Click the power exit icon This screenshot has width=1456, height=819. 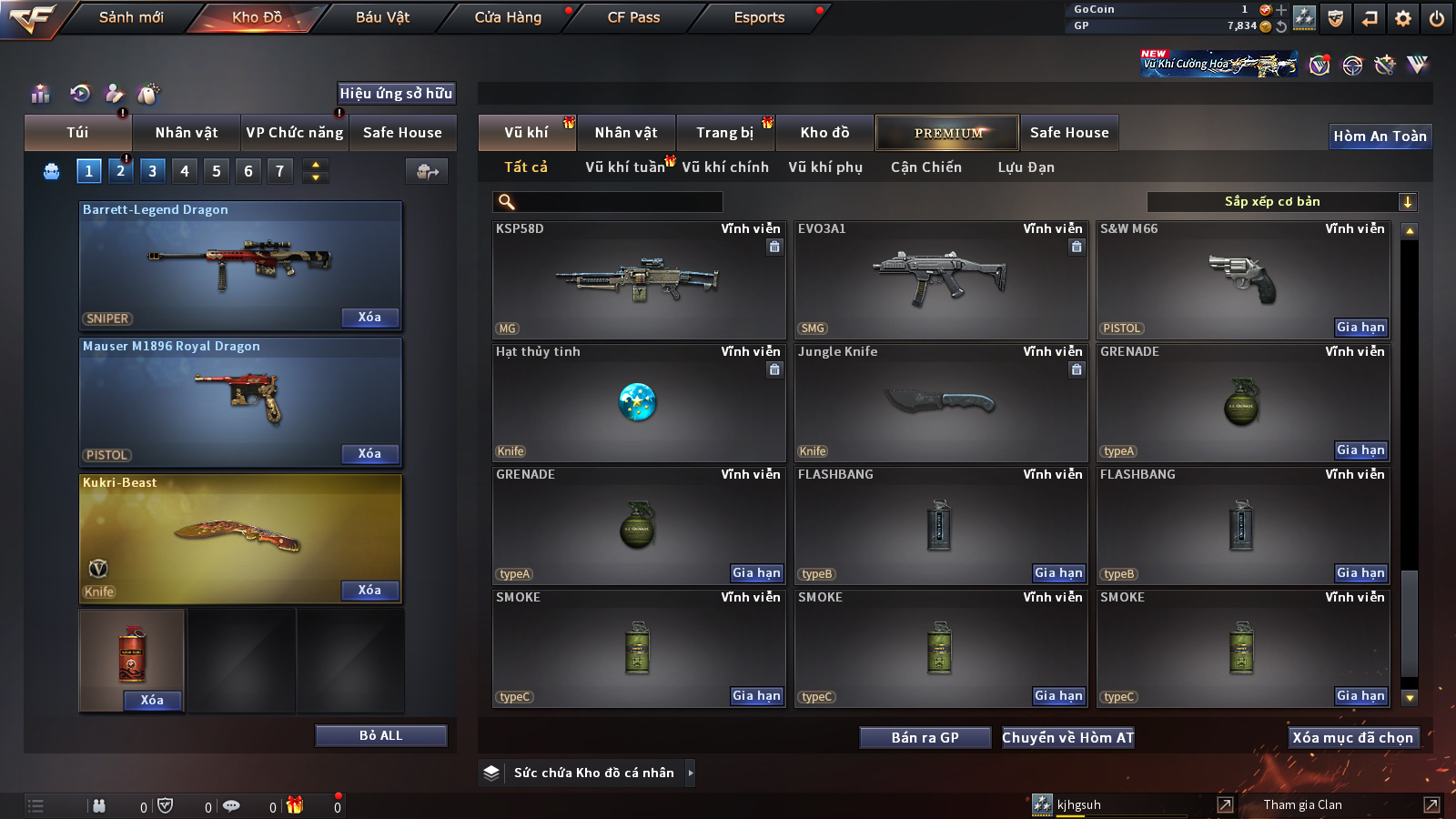pos(1437,18)
